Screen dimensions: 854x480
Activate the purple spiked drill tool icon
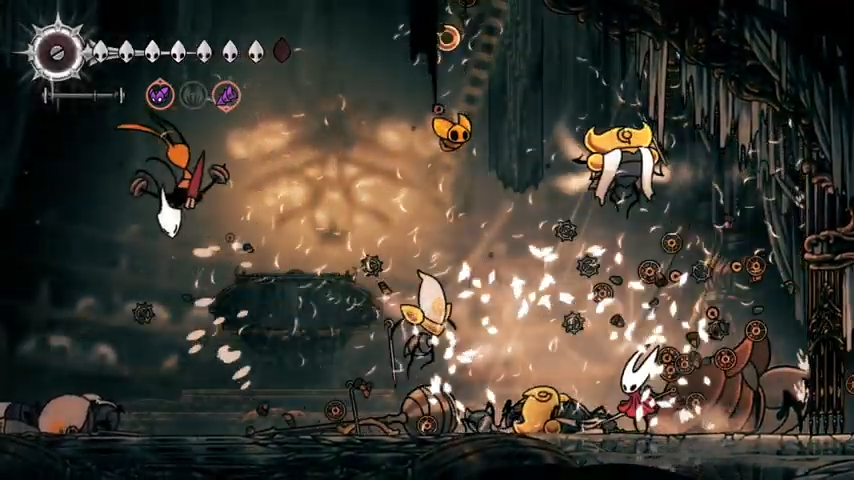pyautogui.click(x=226, y=95)
